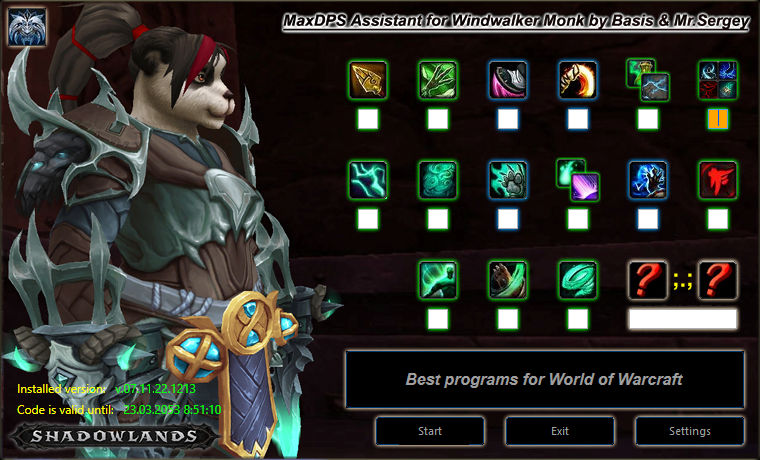
Task: Click the Best programs for World of Warcraft banner
Action: click(545, 380)
